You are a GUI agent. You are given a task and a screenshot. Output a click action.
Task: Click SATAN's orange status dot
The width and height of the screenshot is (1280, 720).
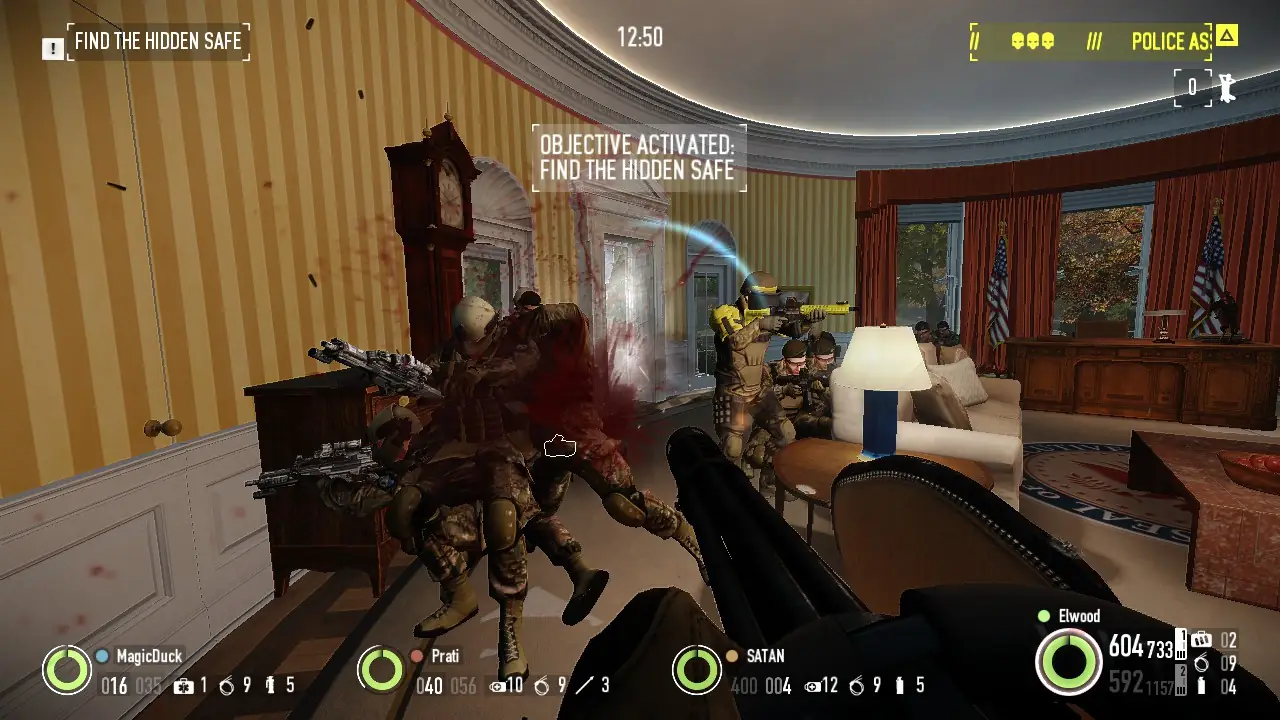pos(731,656)
